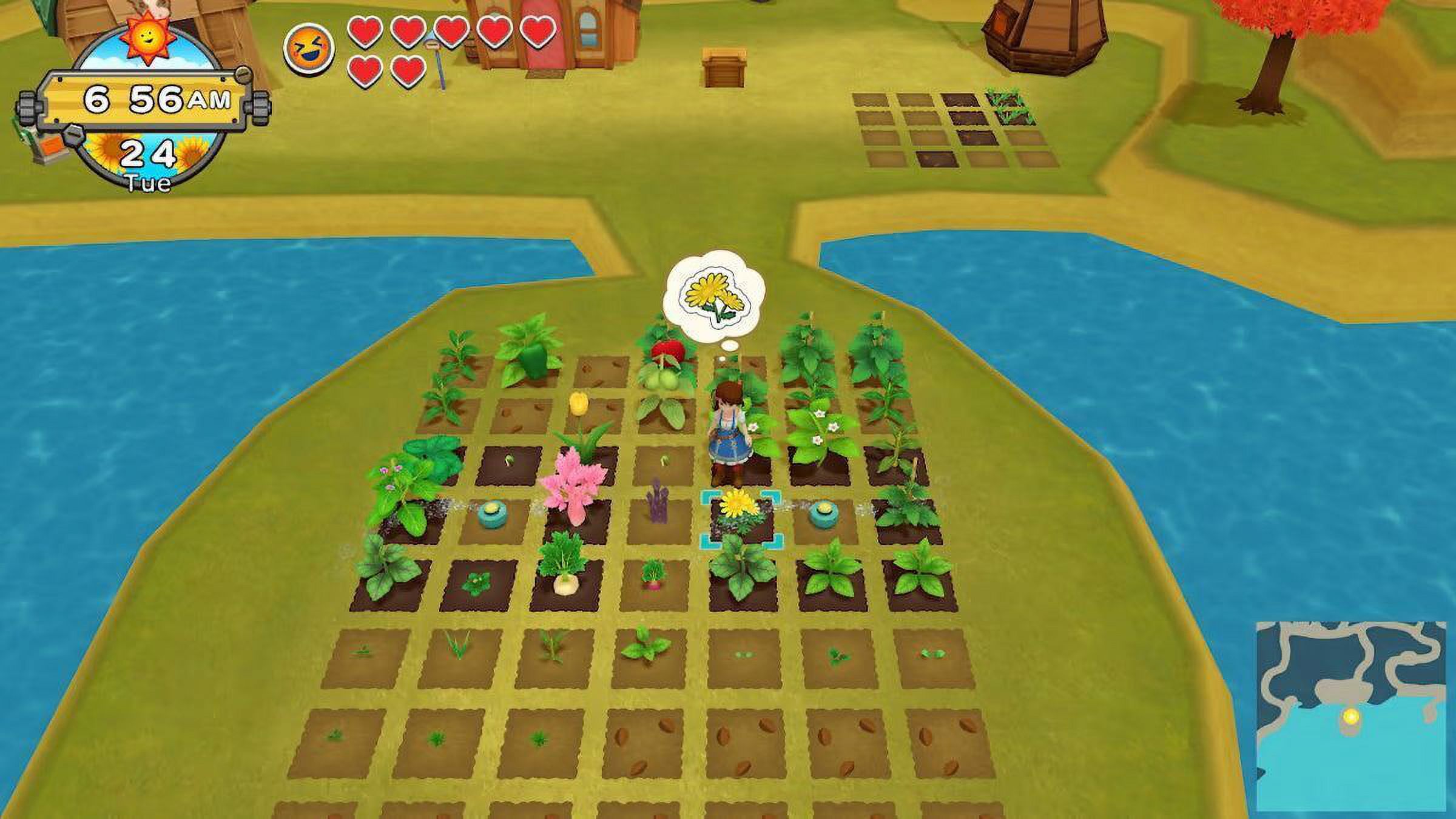Click the white turnip crop in the soil
The image size is (1456, 819).
[567, 585]
